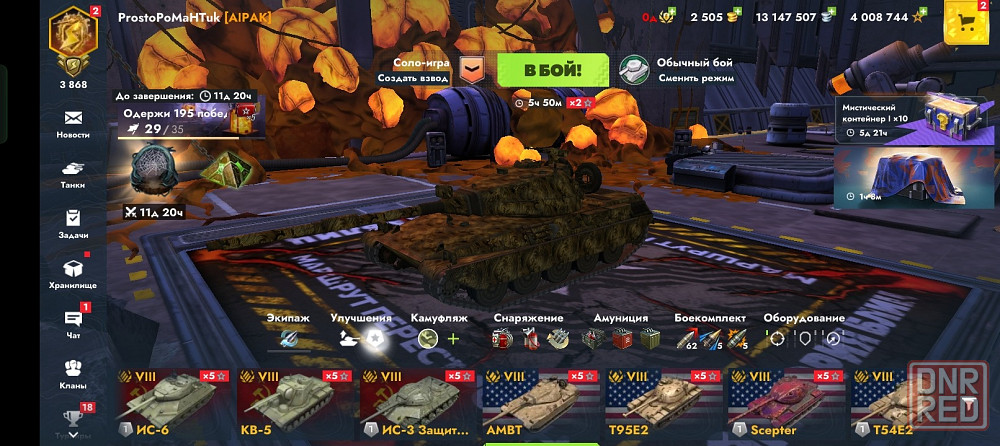Change battle mode via Обычный бой
This screenshot has width=1000, height=446.
677,69
